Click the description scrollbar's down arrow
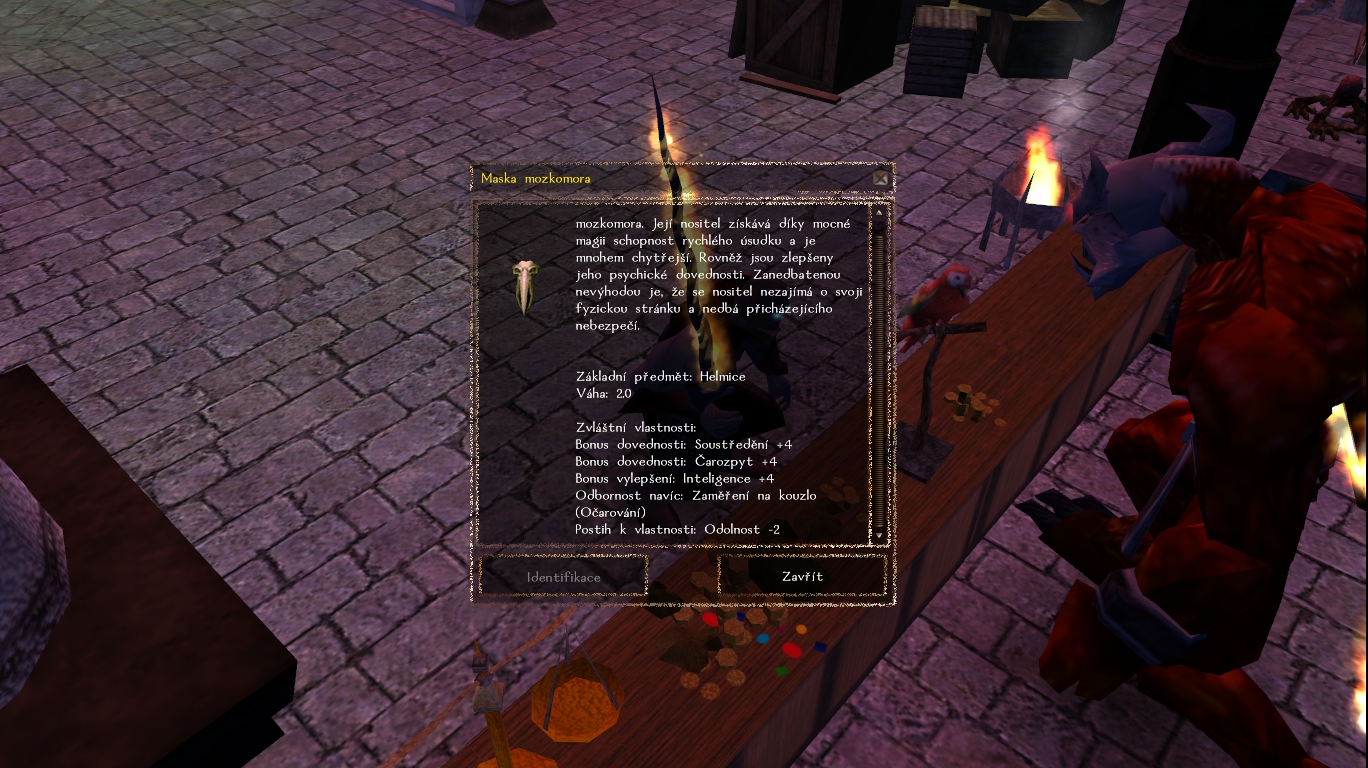The height and width of the screenshot is (768, 1368). tap(879, 536)
